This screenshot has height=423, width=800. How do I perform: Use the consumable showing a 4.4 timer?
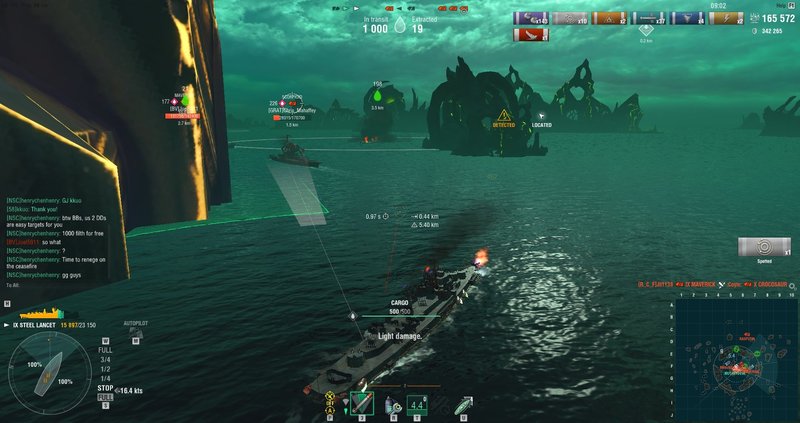pos(418,404)
